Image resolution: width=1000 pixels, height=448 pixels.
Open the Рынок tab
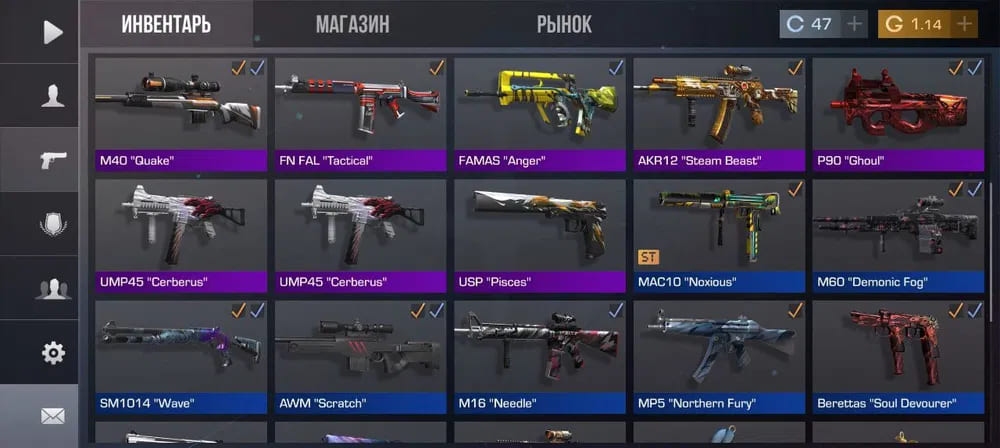point(564,24)
